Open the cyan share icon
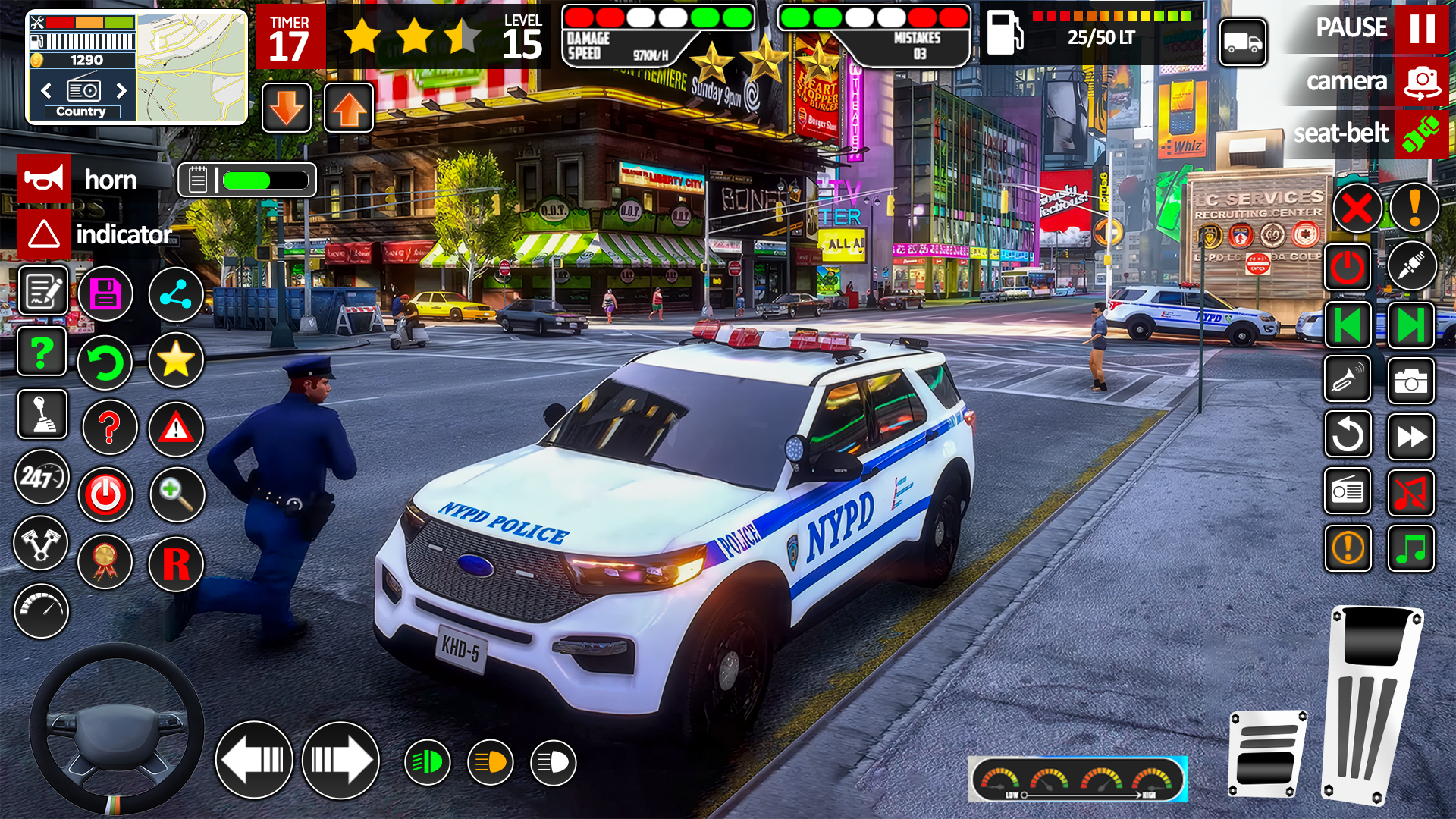Viewport: 1456px width, 819px height. pos(176,294)
